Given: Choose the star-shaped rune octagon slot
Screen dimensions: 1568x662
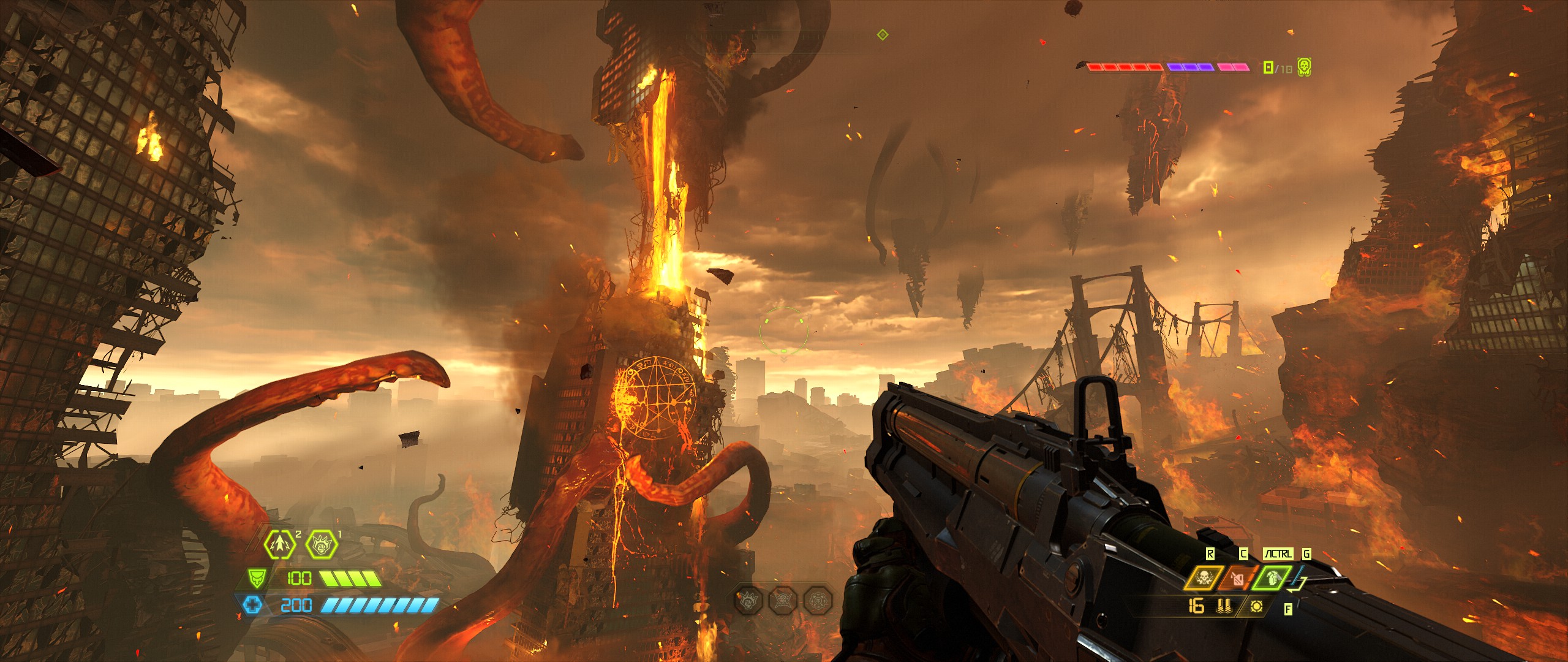Looking at the screenshot, I should click(x=783, y=600).
